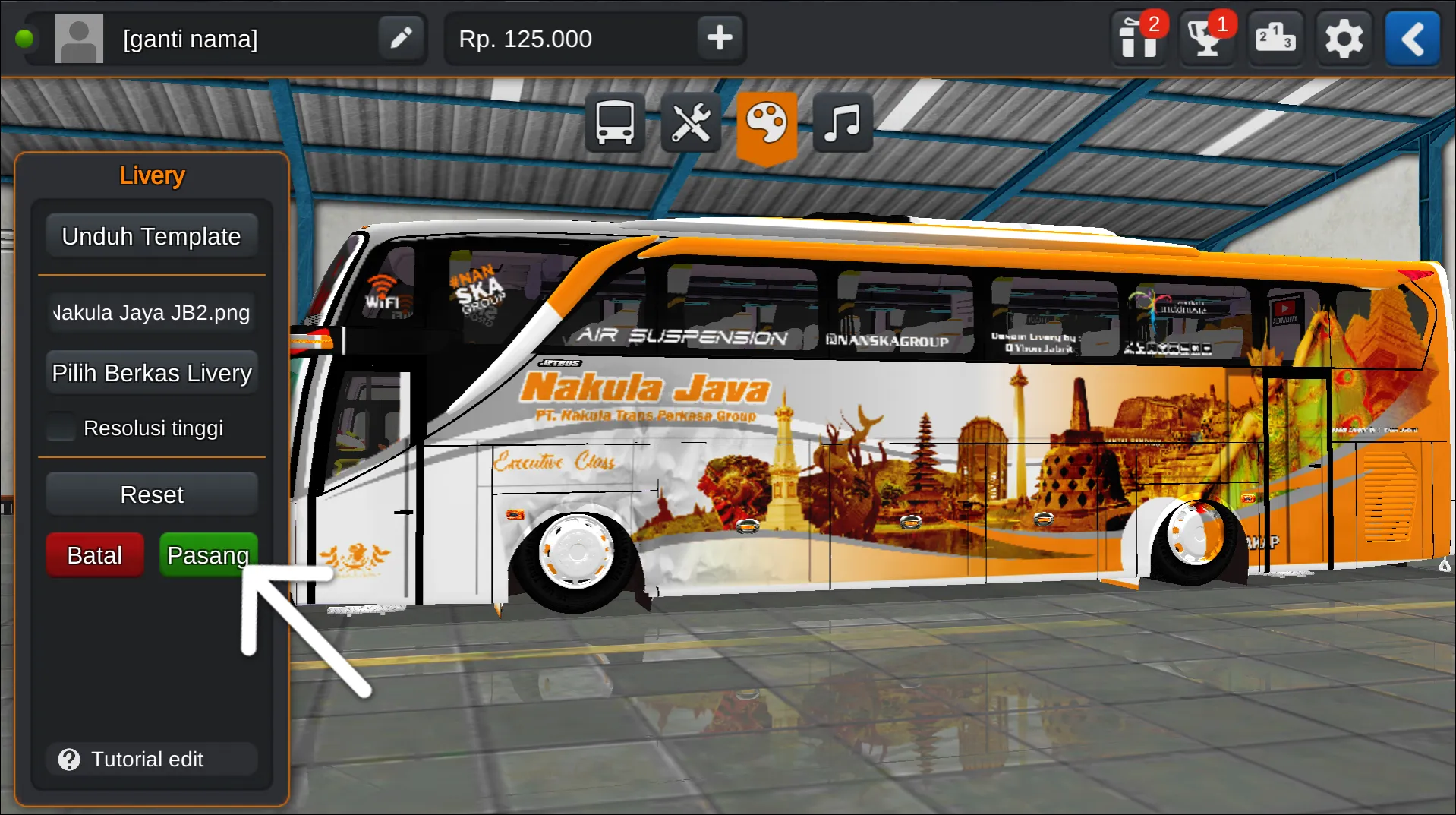Click the Unduh Template button
This screenshot has width=1456, height=815.
tap(151, 235)
